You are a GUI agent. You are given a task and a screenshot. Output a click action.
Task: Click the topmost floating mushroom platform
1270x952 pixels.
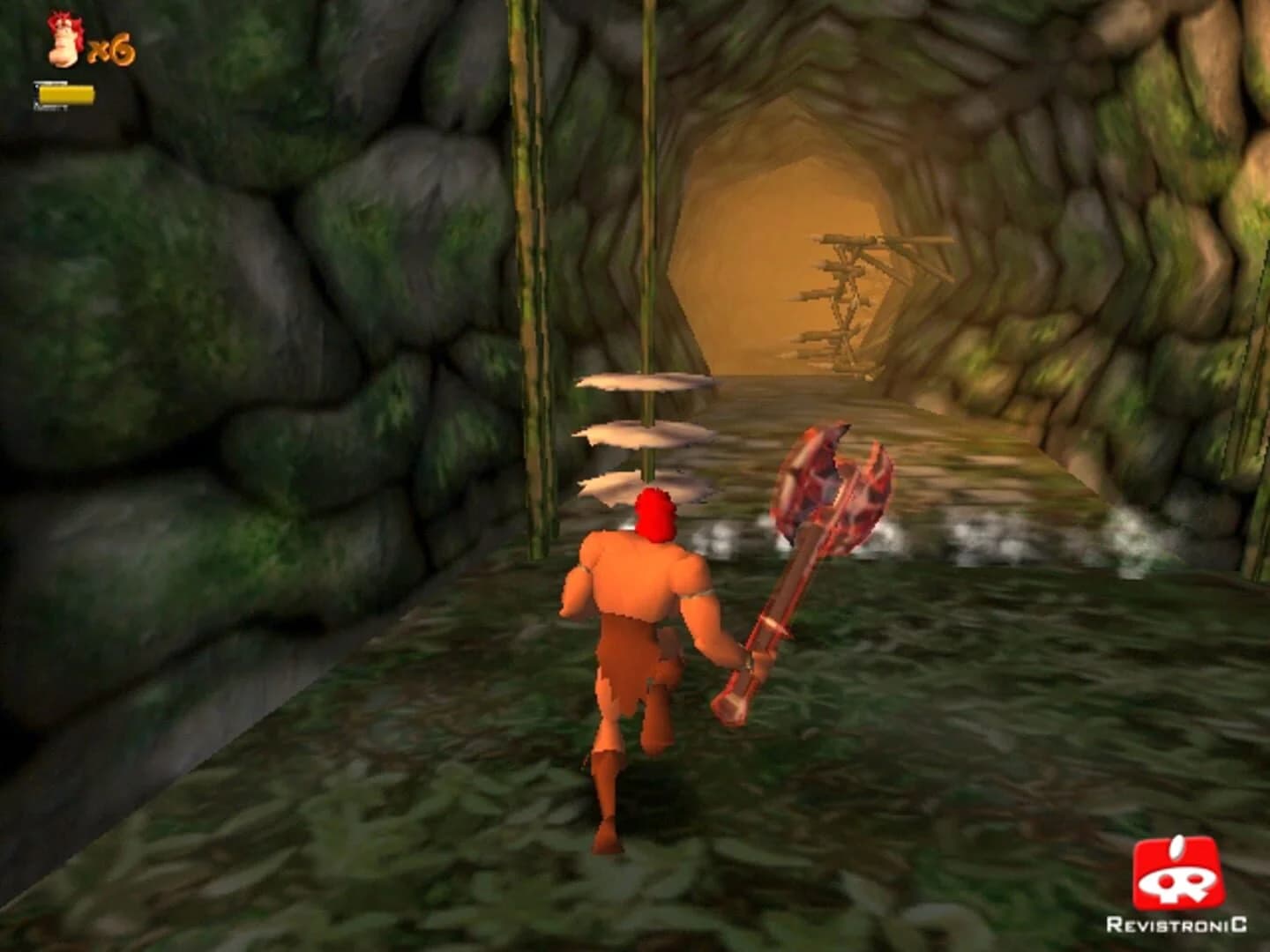[644, 383]
